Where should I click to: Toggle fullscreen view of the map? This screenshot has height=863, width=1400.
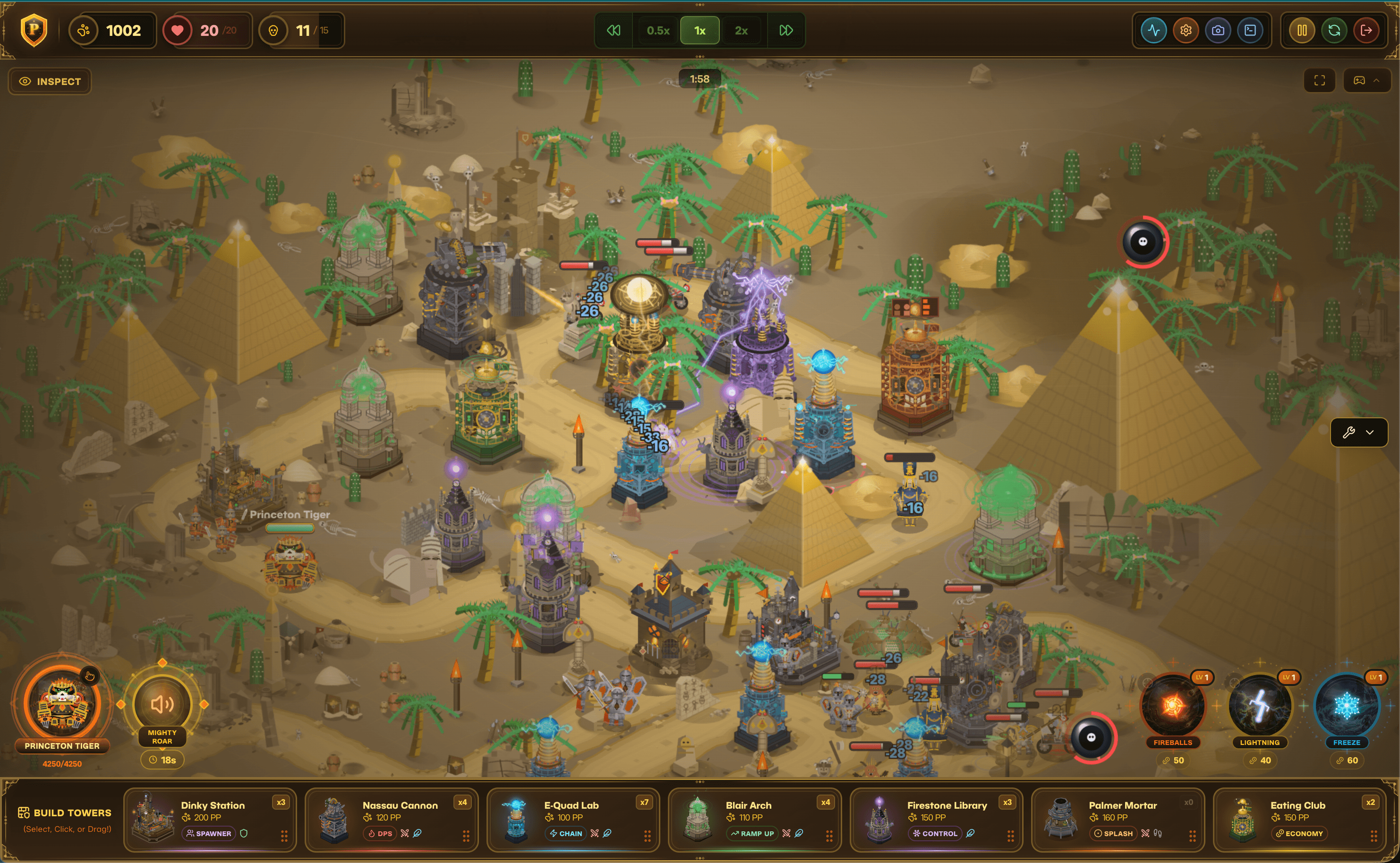click(x=1320, y=81)
